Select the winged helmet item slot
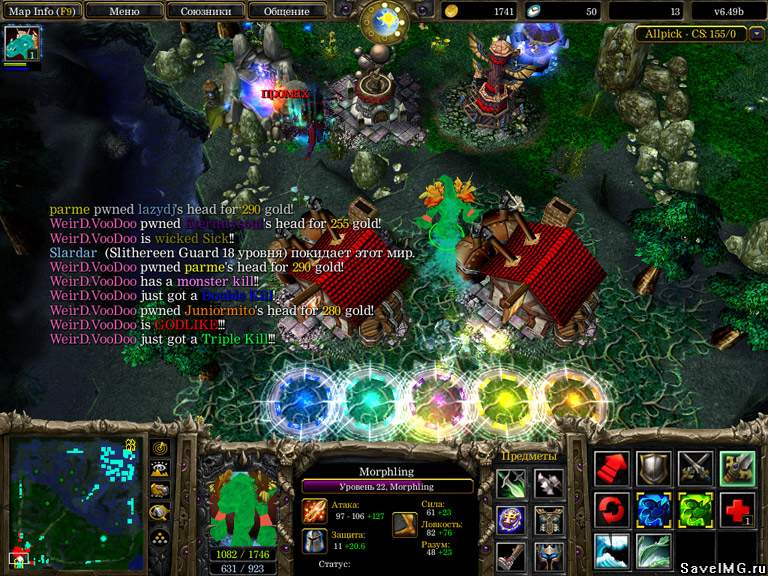This screenshot has width=768, height=576. 548,555
